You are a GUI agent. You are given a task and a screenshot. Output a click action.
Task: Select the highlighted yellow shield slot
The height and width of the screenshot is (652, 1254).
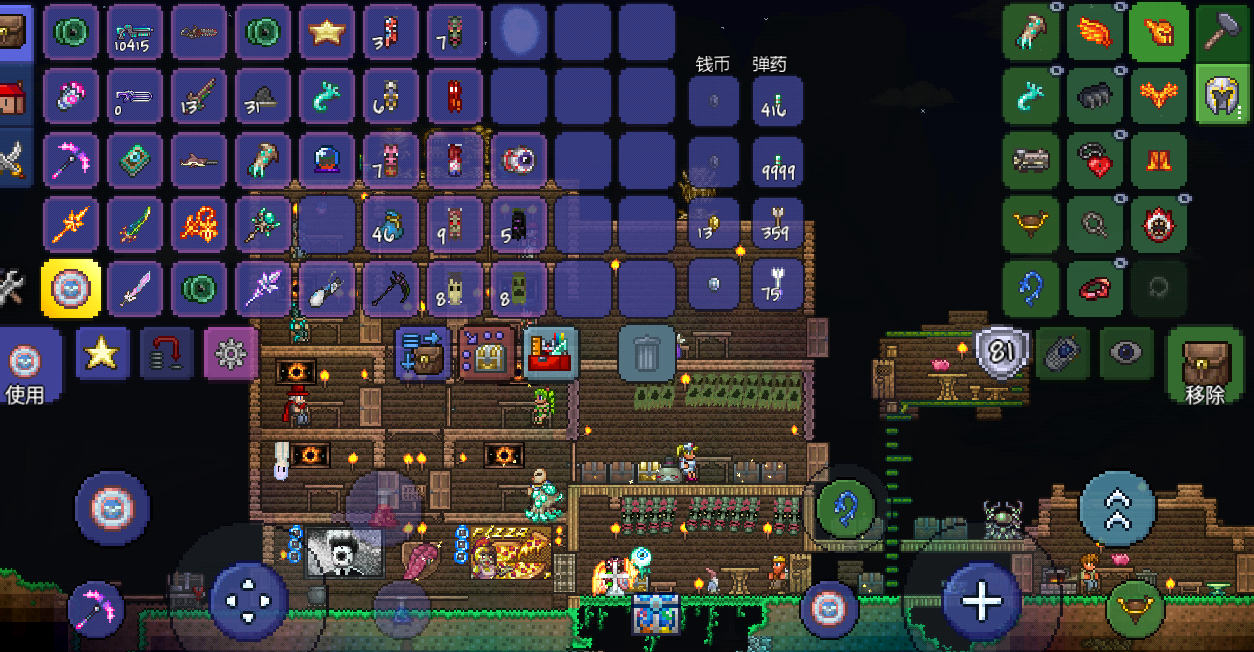pyautogui.click(x=70, y=289)
